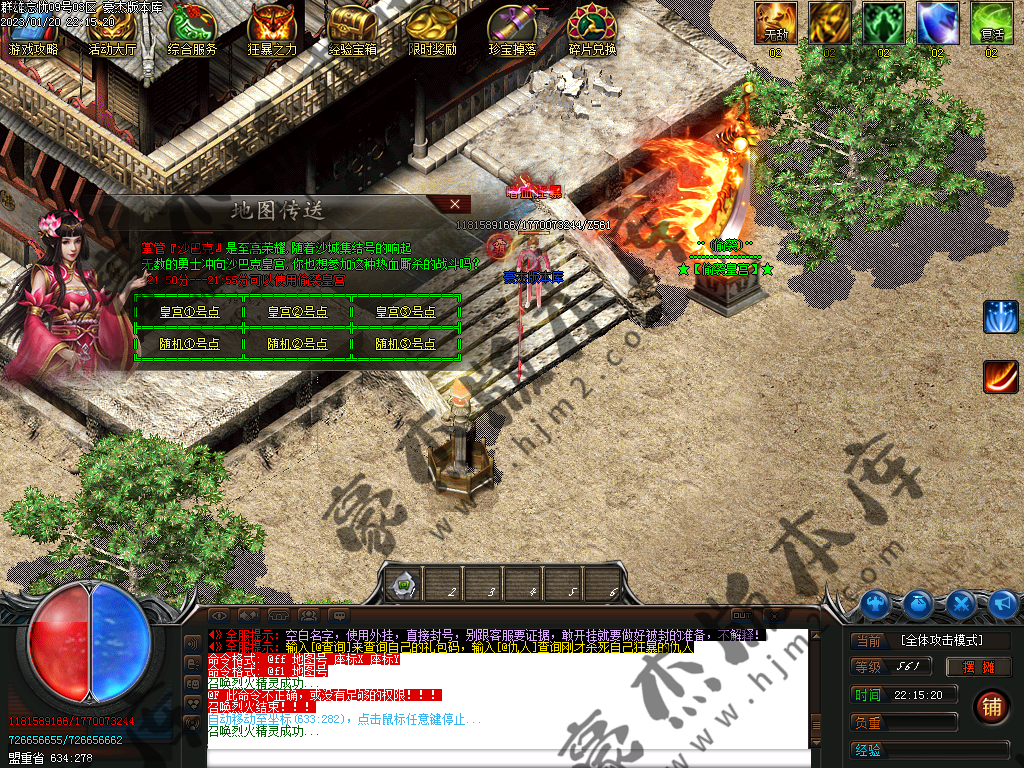The image size is (1024, 768).
Task: Open the 活动大厅 activity hall
Action: (x=112, y=30)
